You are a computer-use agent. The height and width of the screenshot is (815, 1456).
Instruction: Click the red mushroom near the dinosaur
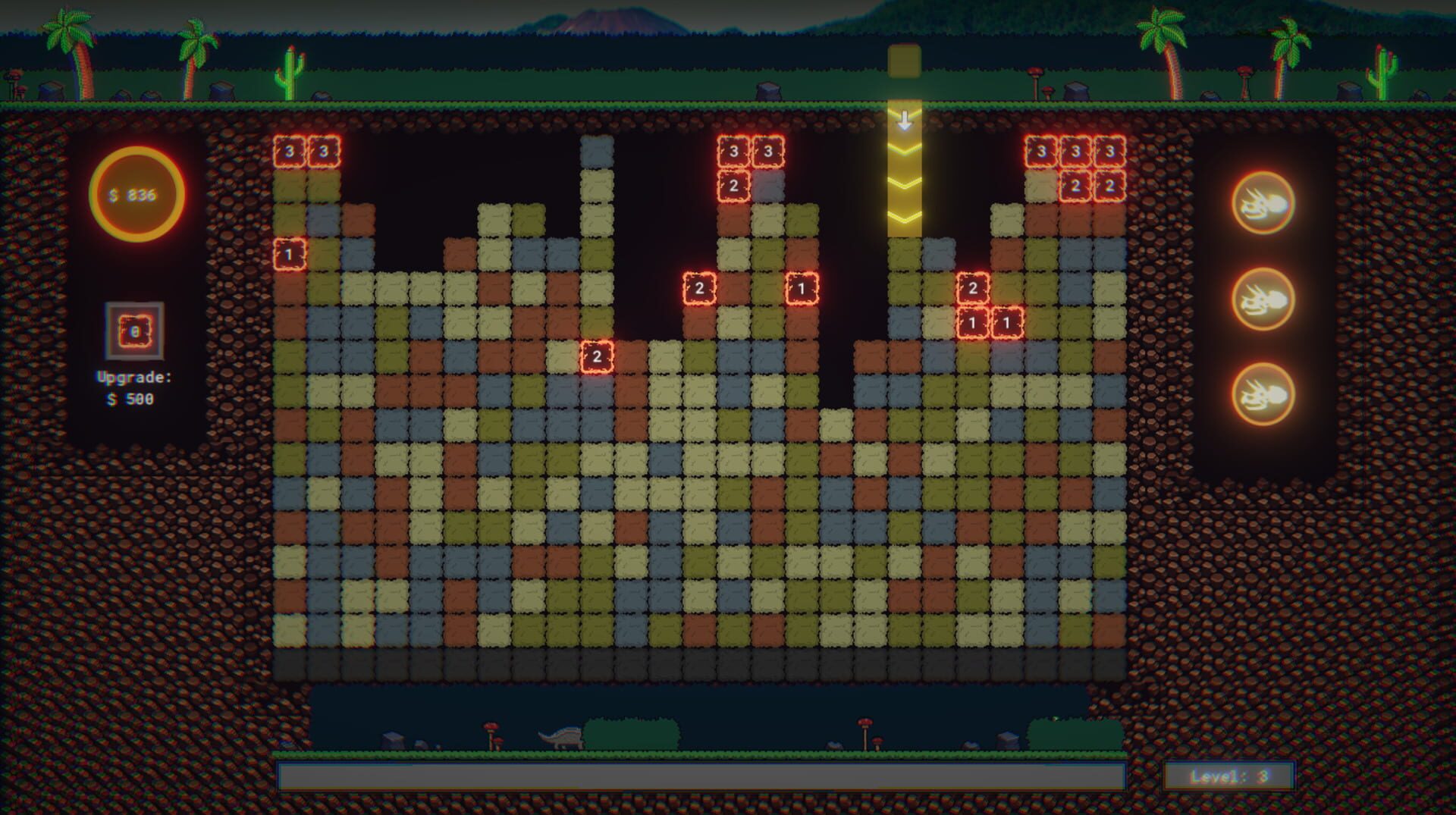click(x=491, y=726)
